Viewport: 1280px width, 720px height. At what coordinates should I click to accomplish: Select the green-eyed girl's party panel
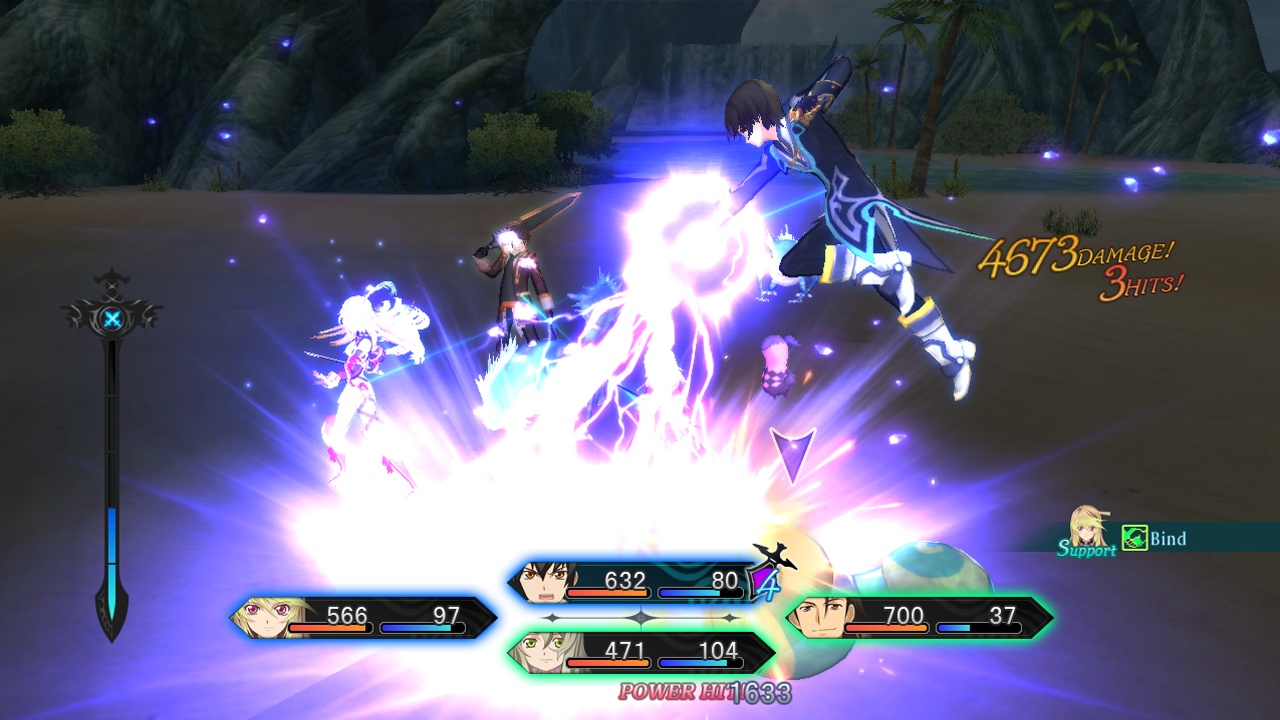tap(641, 653)
